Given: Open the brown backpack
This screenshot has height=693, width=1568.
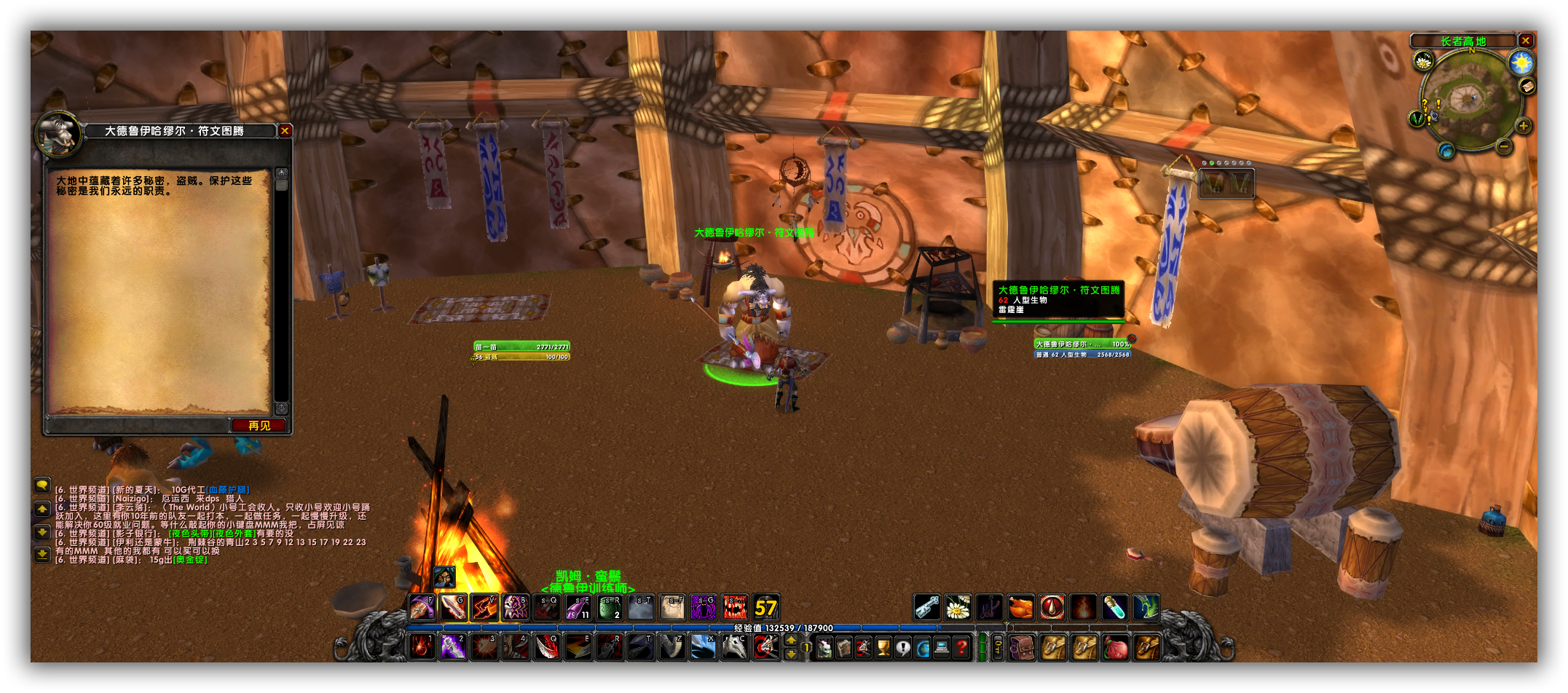Looking at the screenshot, I should [1022, 647].
